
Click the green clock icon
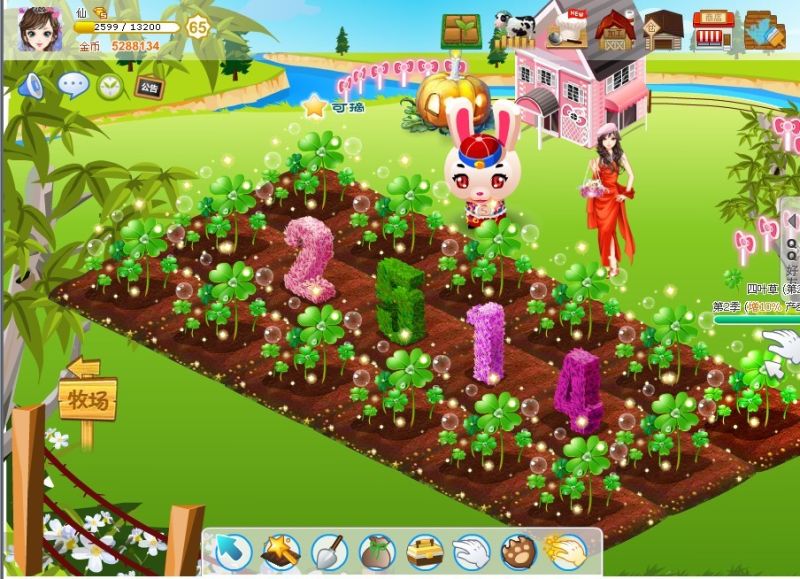tap(109, 86)
